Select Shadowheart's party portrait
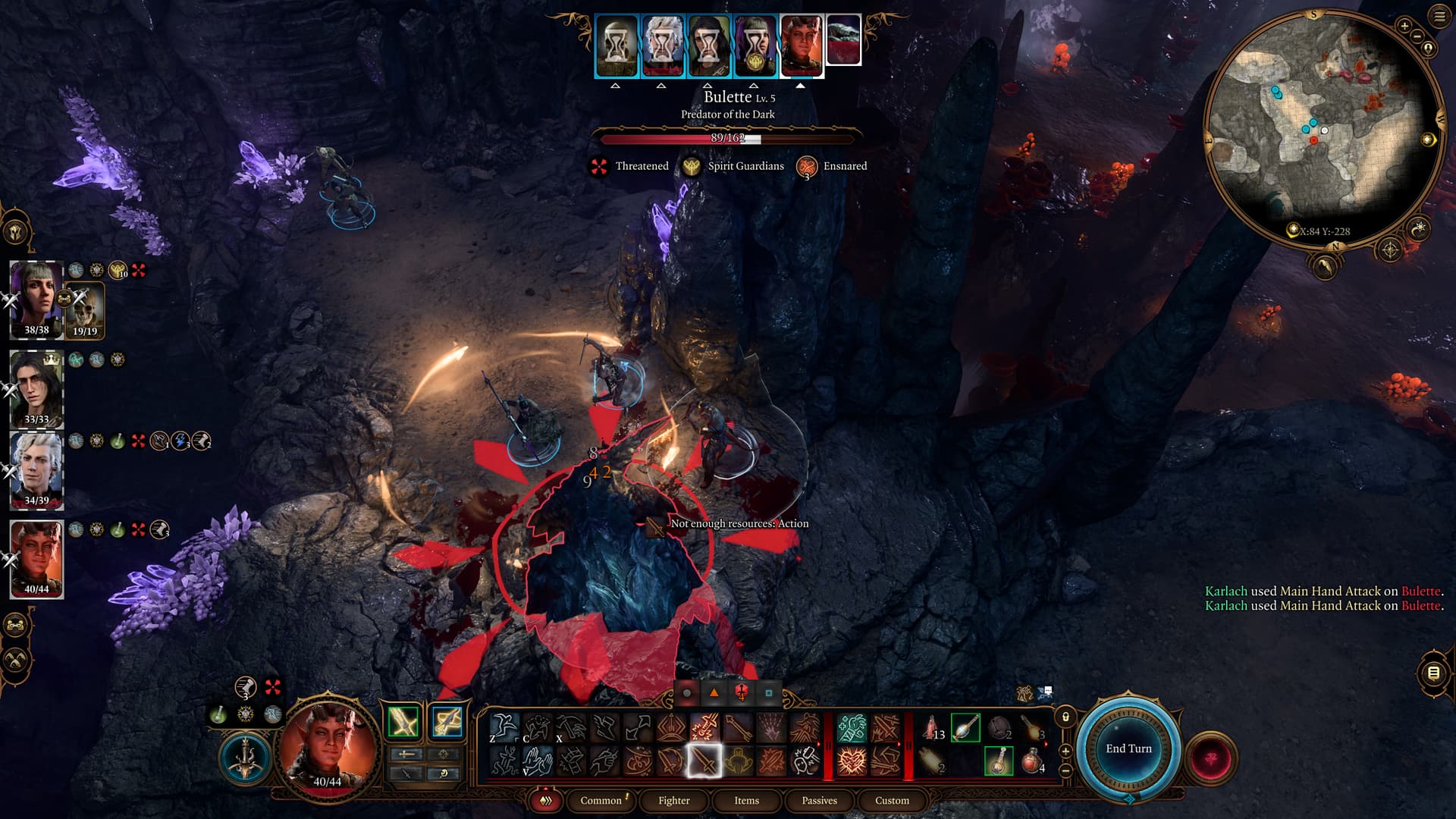 tap(36, 300)
